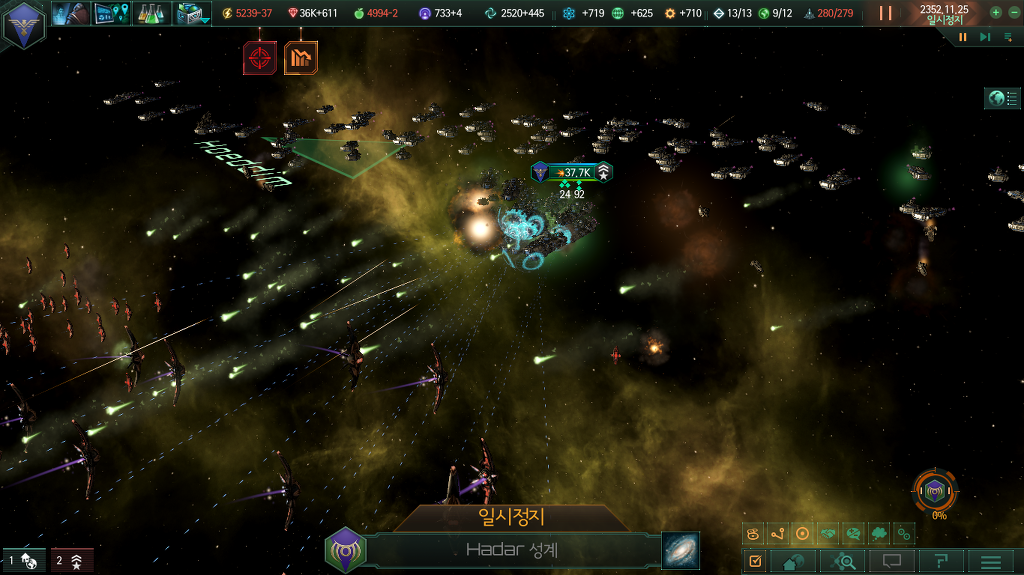1024x575 pixels.
Task: Click the orange declining chart alert
Action: pos(300,58)
